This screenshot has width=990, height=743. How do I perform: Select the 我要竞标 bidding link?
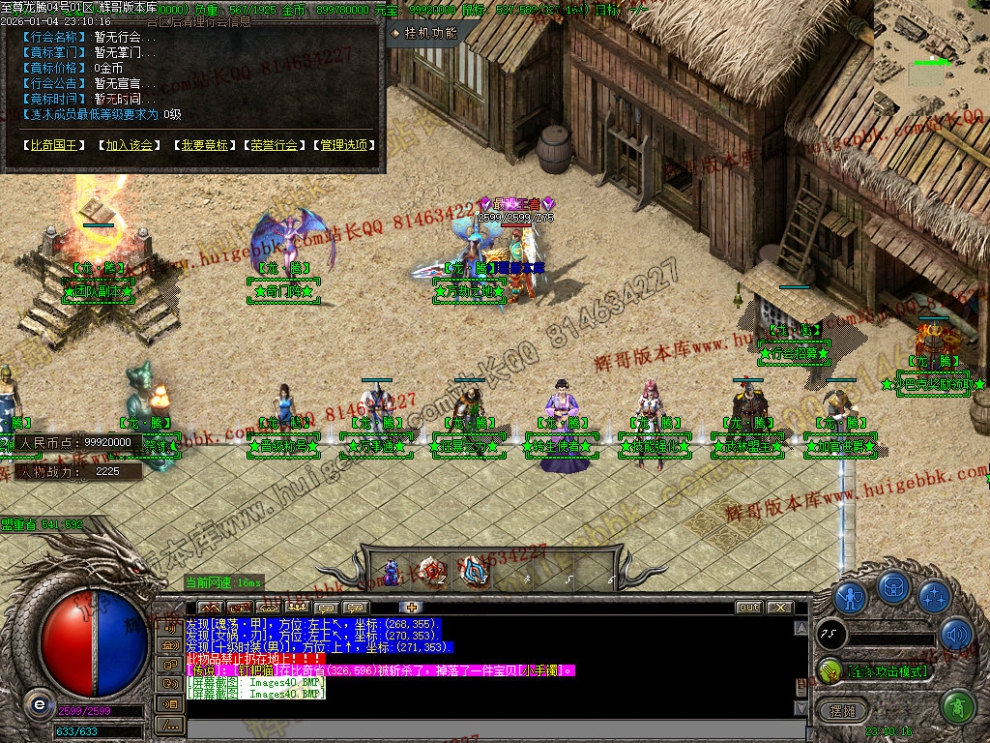pos(205,145)
